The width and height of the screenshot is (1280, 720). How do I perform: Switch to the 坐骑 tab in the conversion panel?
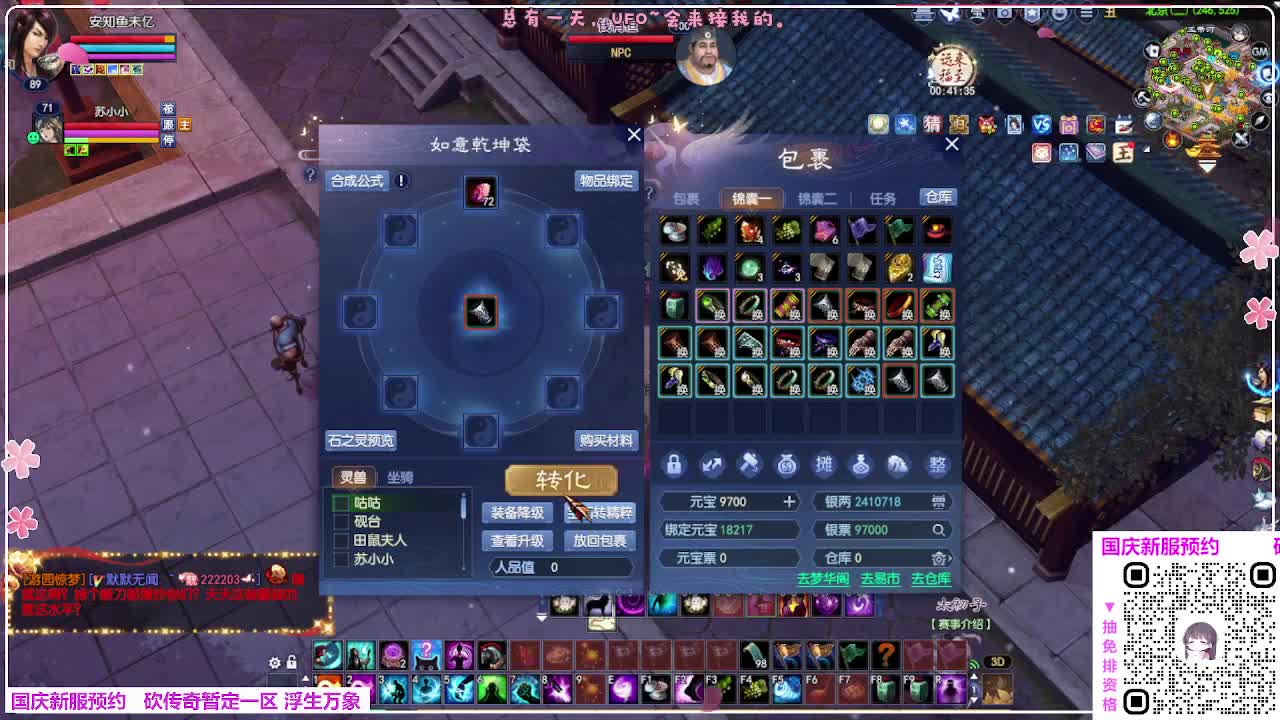point(400,477)
